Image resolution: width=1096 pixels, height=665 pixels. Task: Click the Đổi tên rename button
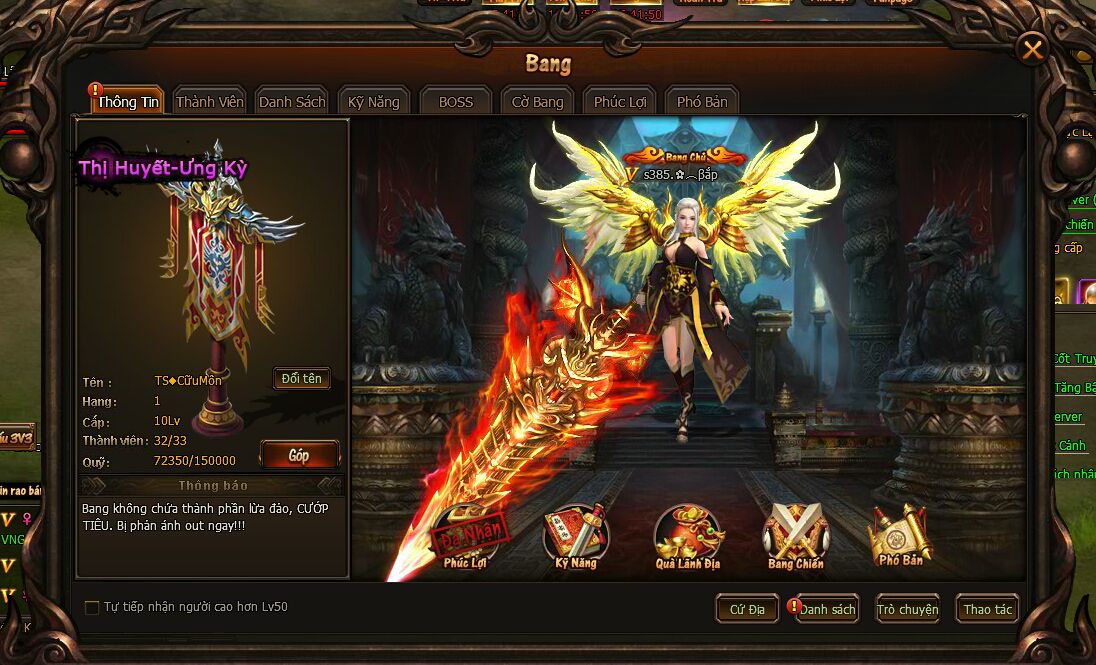[301, 379]
